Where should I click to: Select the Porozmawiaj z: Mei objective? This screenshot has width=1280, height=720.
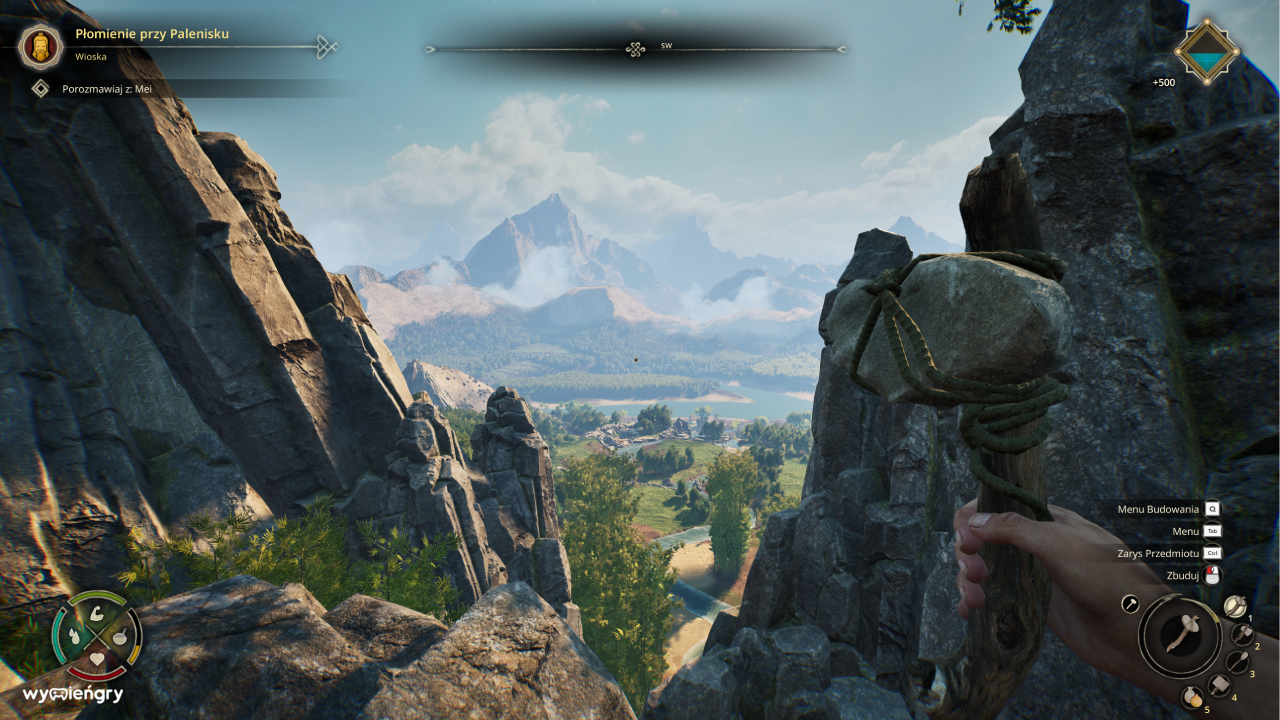coord(107,89)
